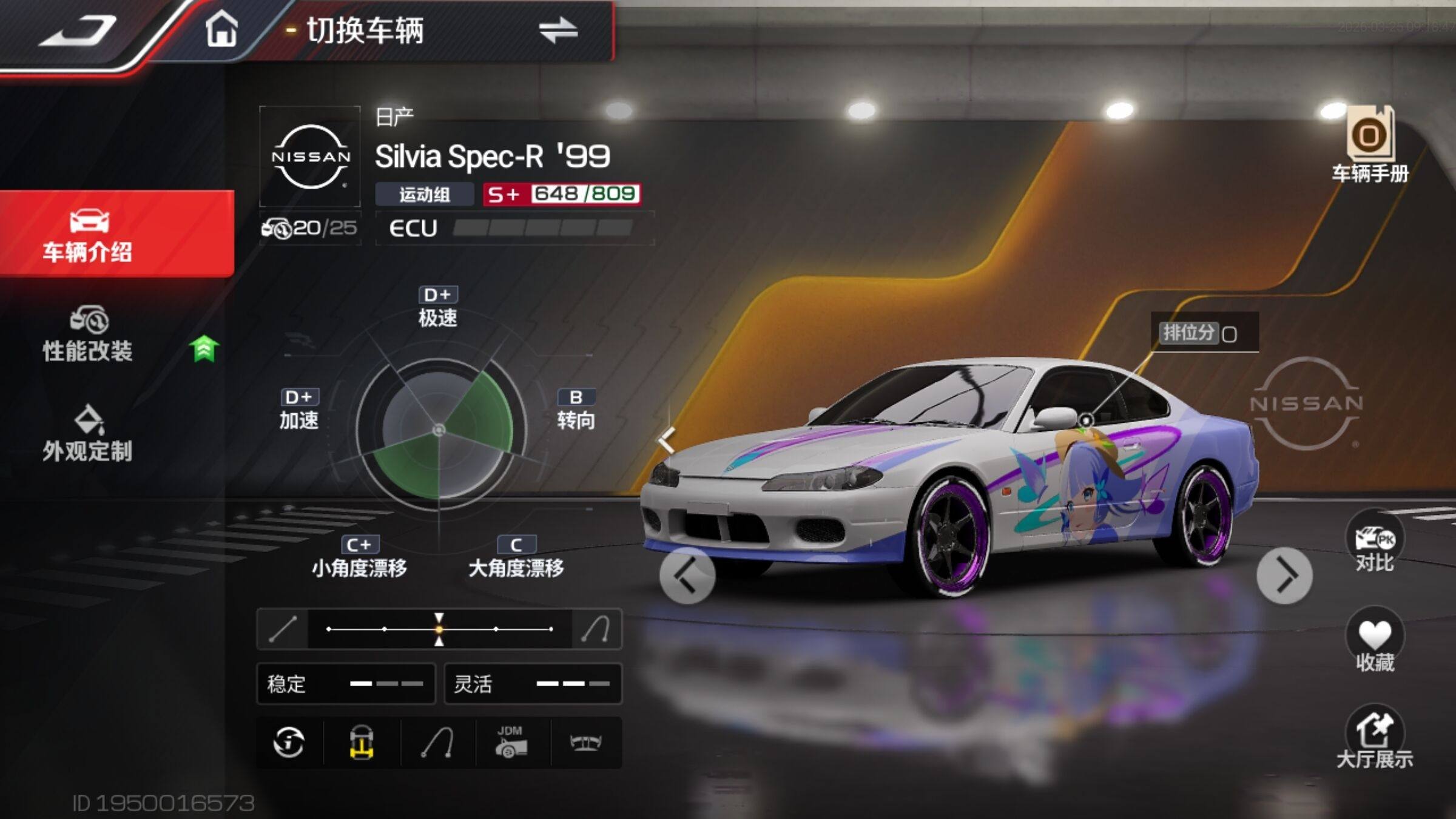Open the 车辆手册 vehicle manual
The height and width of the screenshot is (819, 1456).
(x=1370, y=144)
